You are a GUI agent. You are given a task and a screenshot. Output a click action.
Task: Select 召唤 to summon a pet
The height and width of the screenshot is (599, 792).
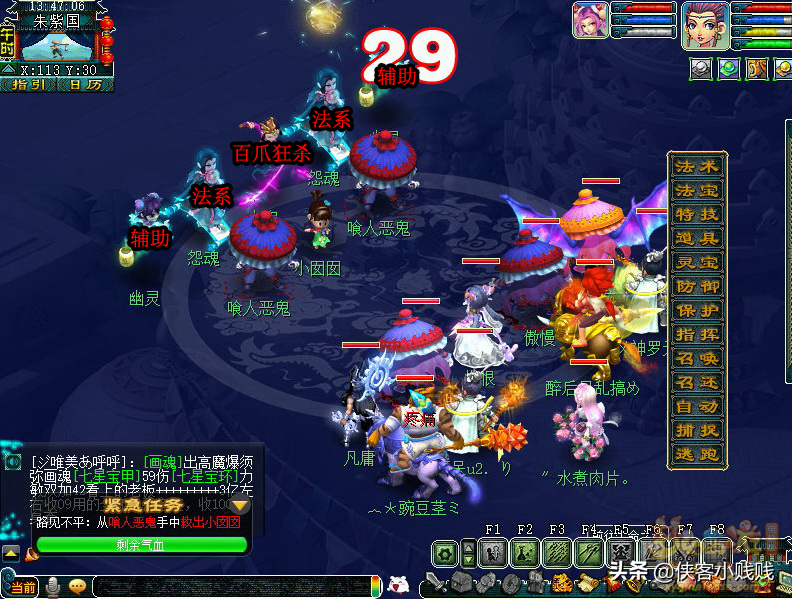coord(697,359)
